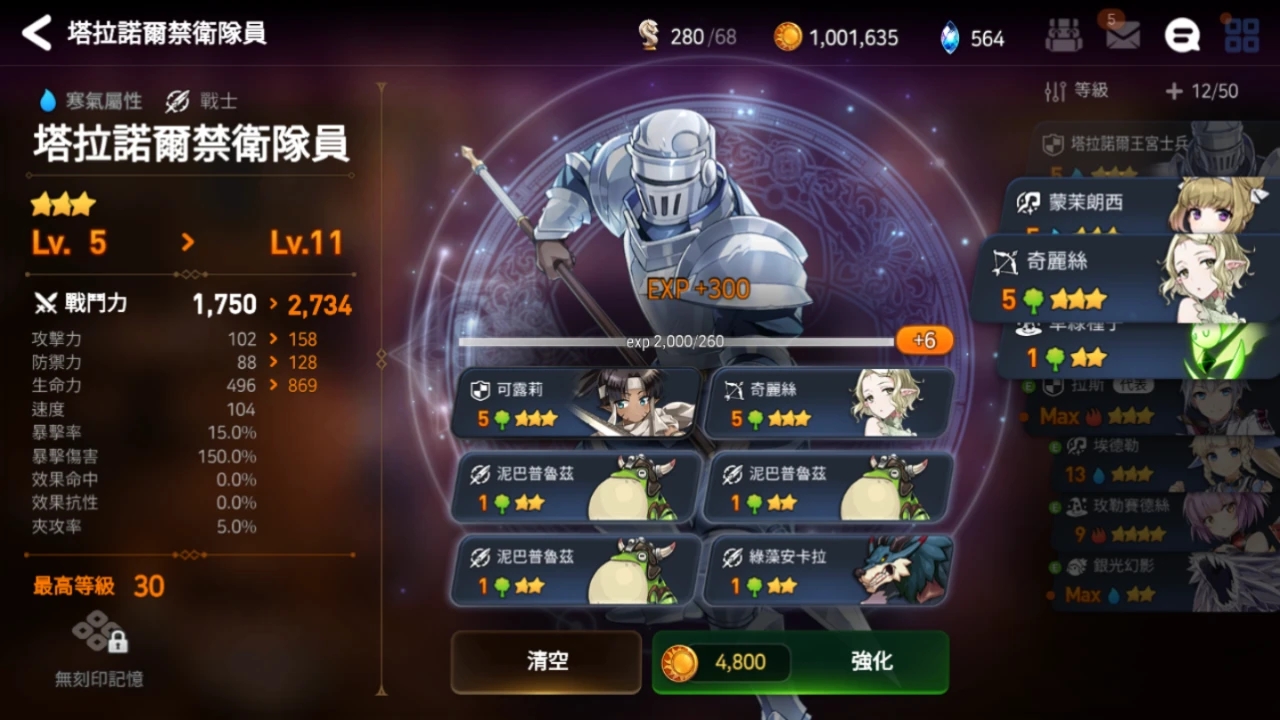Viewport: 1280px width, 720px height.
Task: Tap the gold coin currency icon
Action: pos(788,36)
